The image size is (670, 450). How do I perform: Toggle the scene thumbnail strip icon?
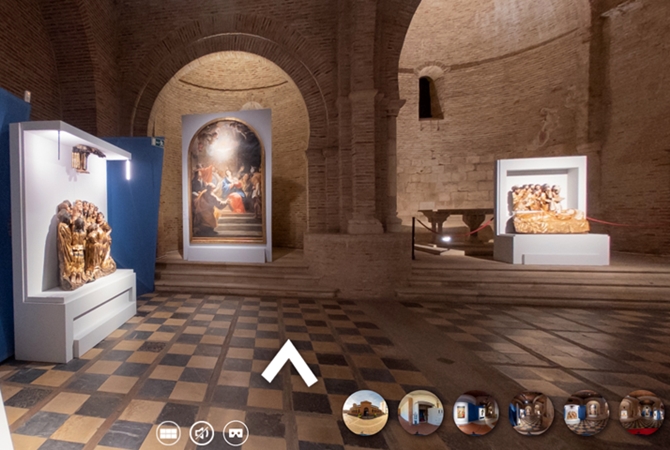point(169,433)
